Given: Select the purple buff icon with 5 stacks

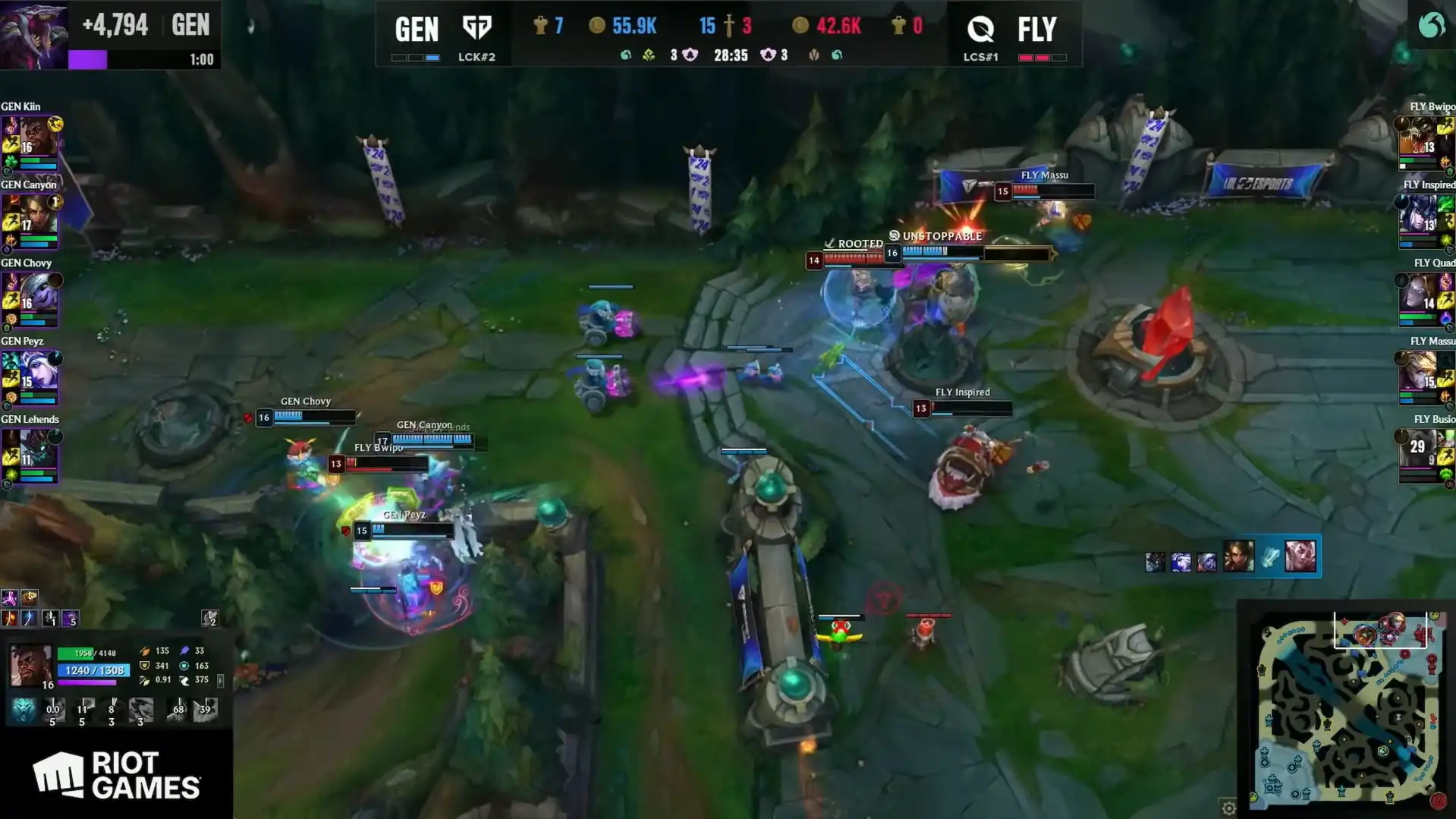Looking at the screenshot, I should [x=71, y=619].
